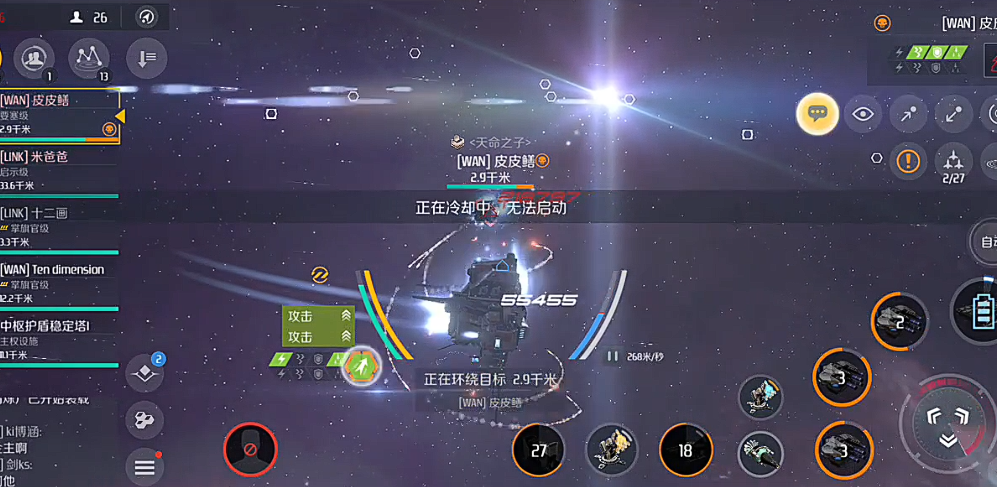Activate the module with cooldown 27
The image size is (997, 487).
539,451
